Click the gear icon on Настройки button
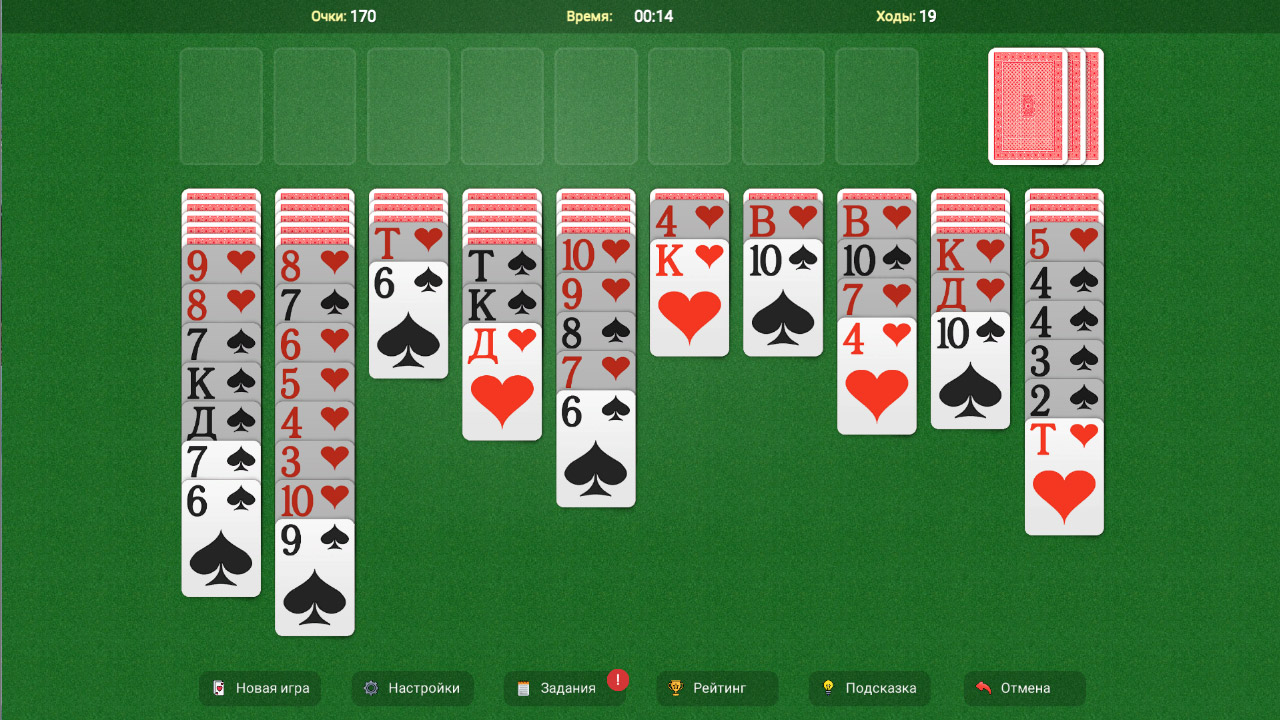 click(371, 688)
